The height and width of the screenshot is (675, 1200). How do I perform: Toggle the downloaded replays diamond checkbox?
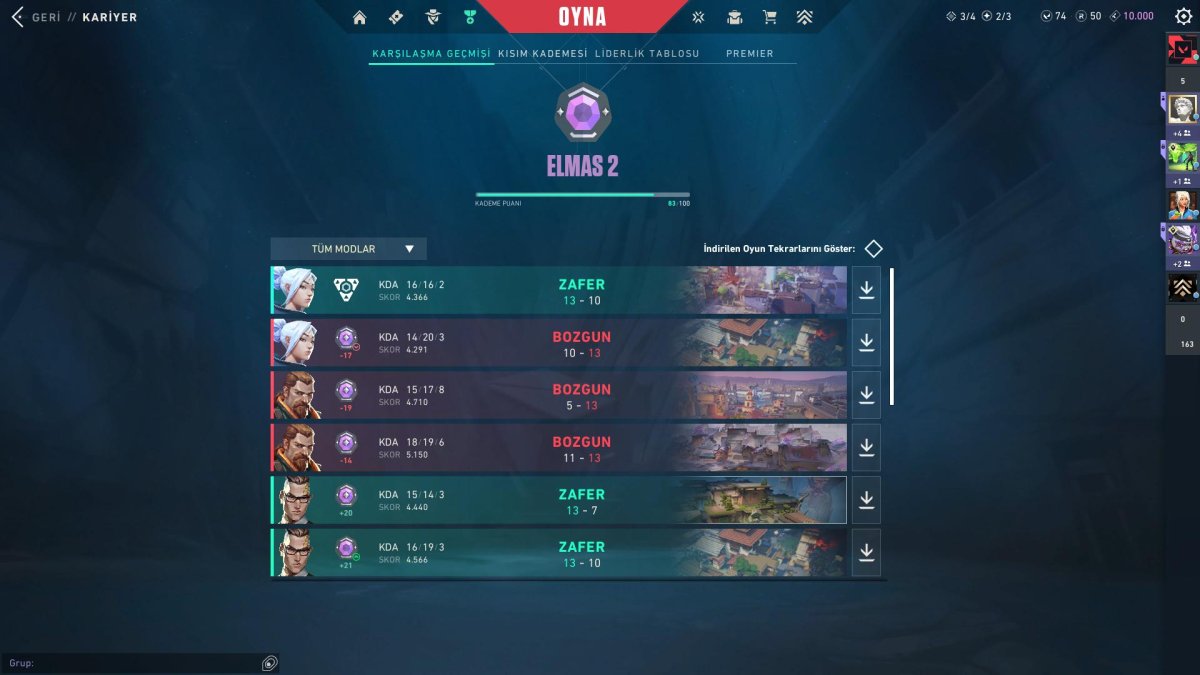click(x=874, y=249)
